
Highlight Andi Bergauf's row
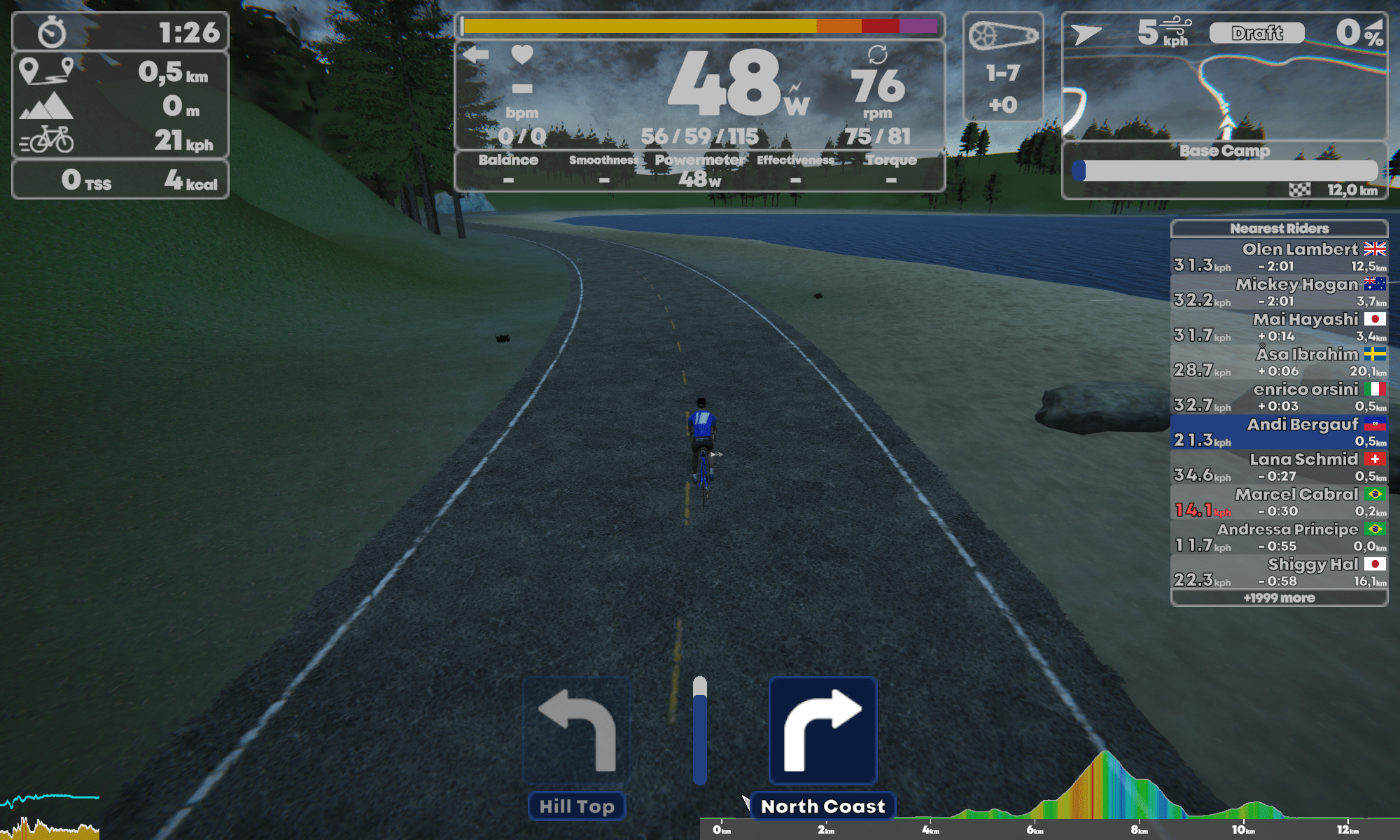pos(1279,432)
